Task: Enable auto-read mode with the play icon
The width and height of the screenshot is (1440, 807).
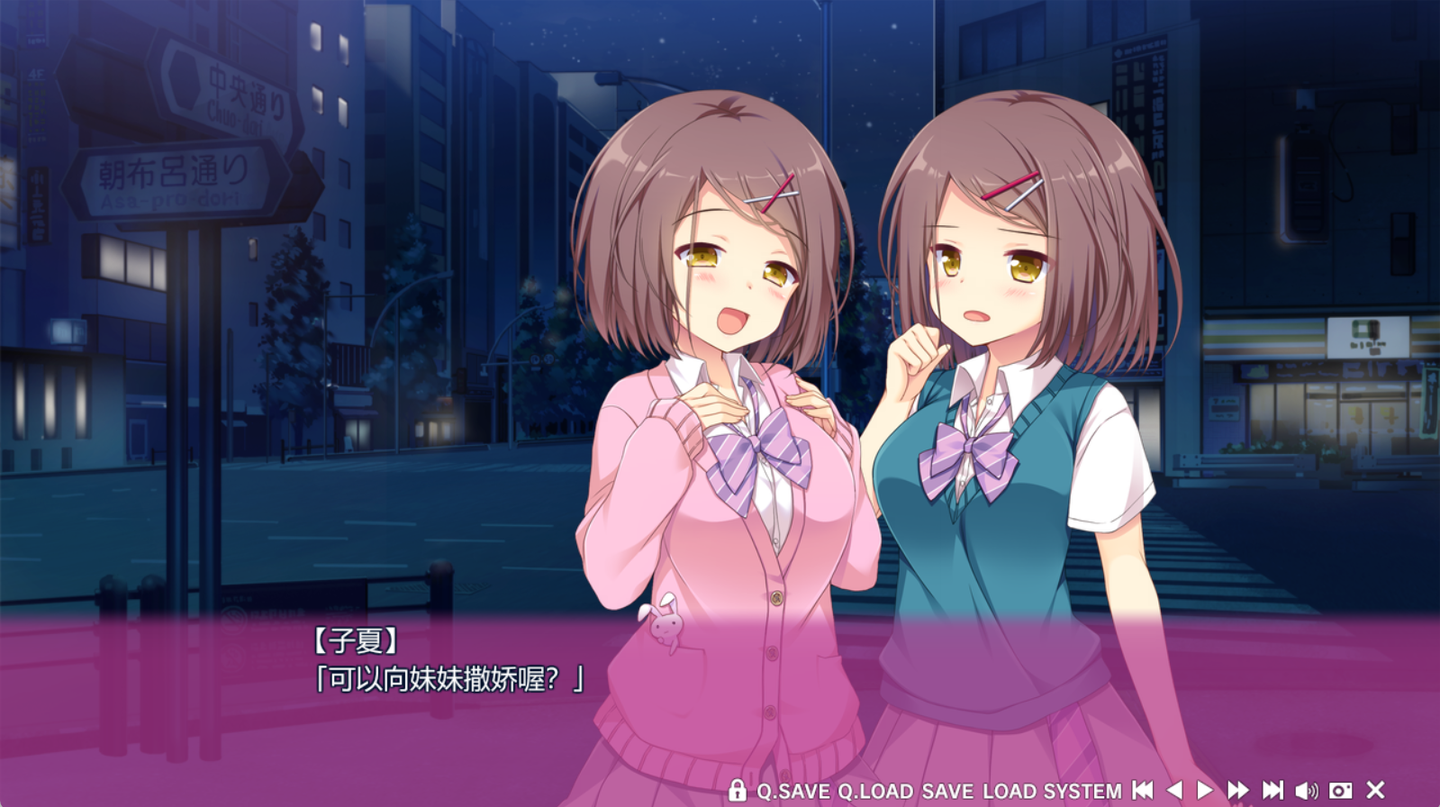Action: (1206, 791)
